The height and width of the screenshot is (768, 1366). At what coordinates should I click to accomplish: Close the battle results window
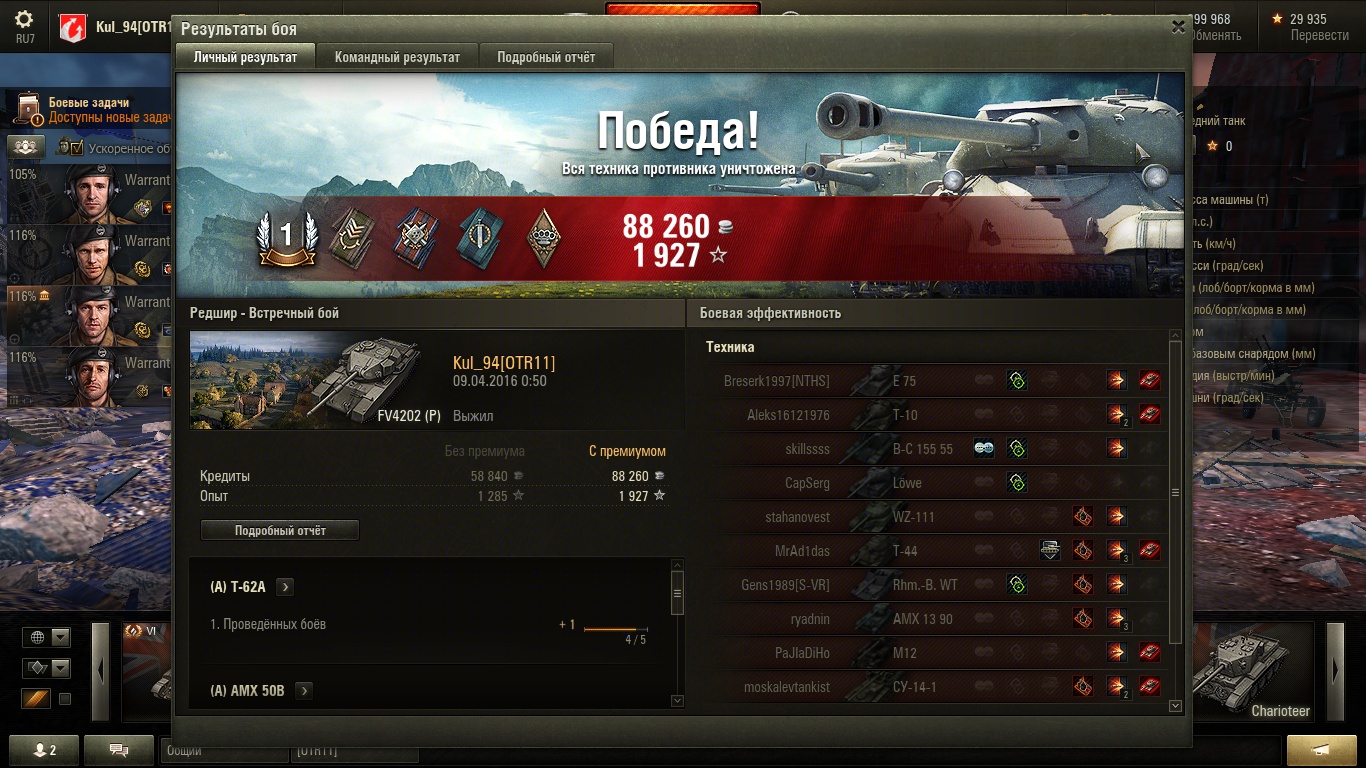(x=1178, y=28)
